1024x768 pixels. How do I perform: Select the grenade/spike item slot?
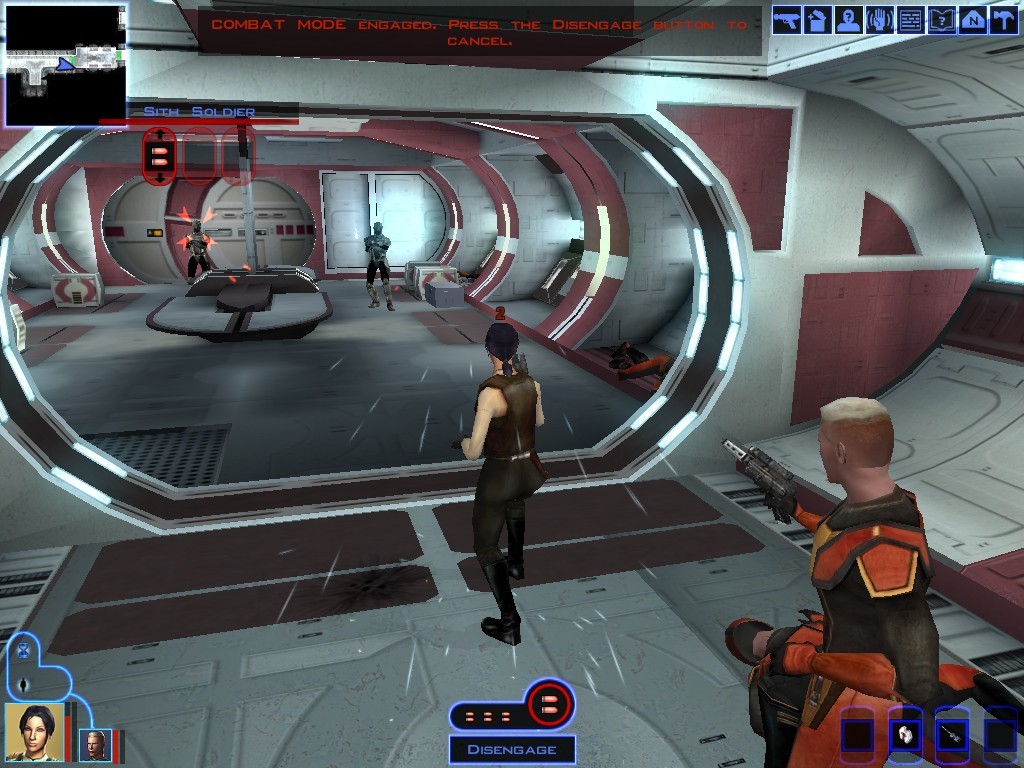click(x=952, y=735)
